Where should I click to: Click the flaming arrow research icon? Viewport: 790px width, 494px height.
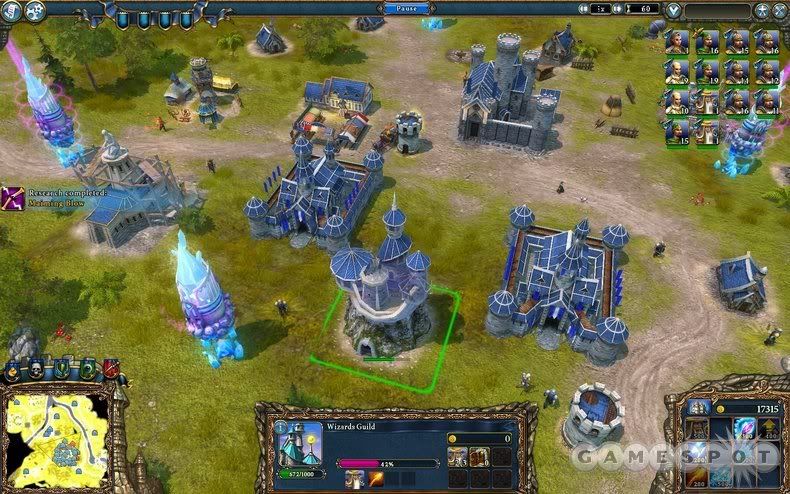click(378, 480)
